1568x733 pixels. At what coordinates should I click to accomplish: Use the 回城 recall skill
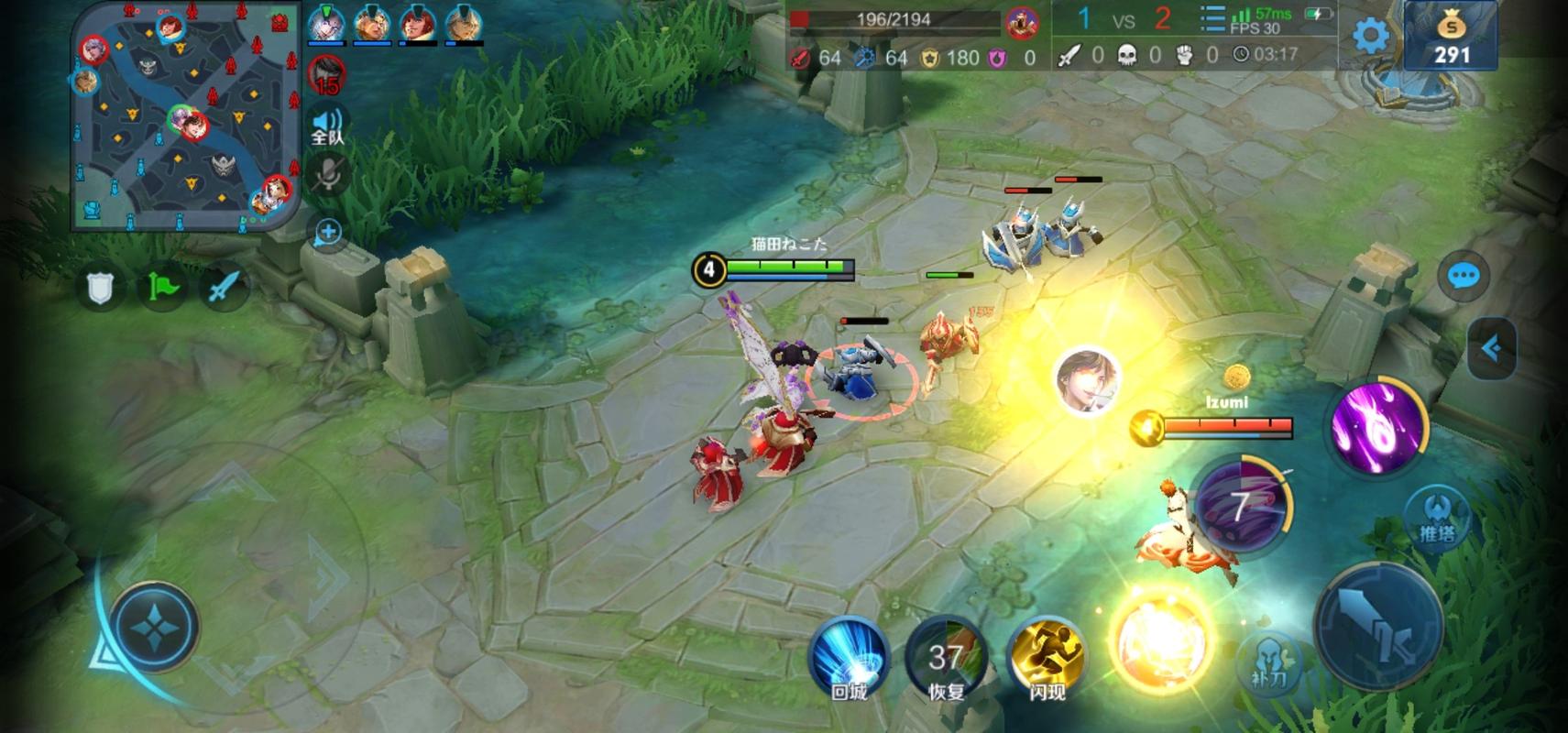tap(849, 657)
